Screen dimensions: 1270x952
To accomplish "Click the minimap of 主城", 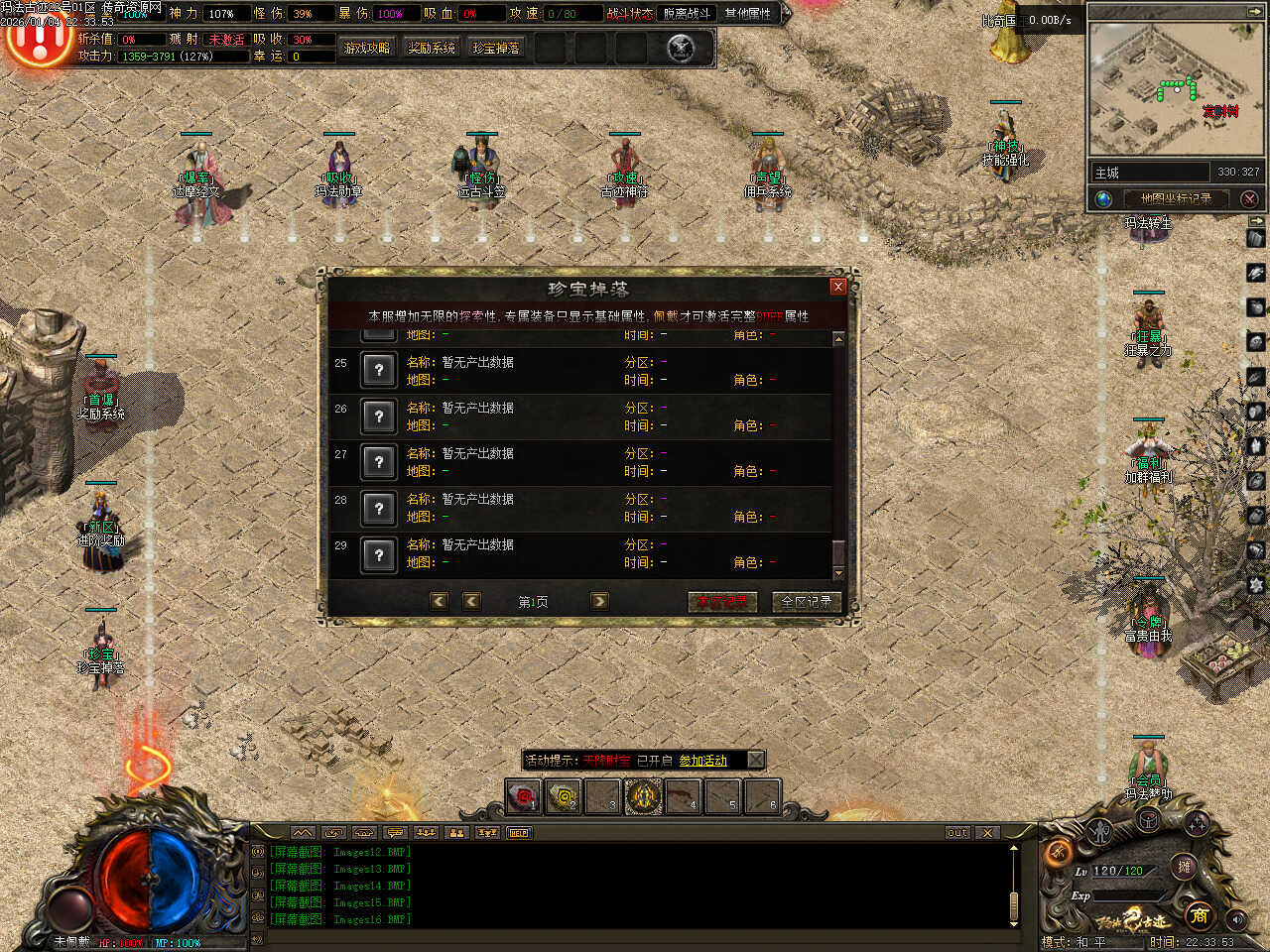I will [1171, 89].
